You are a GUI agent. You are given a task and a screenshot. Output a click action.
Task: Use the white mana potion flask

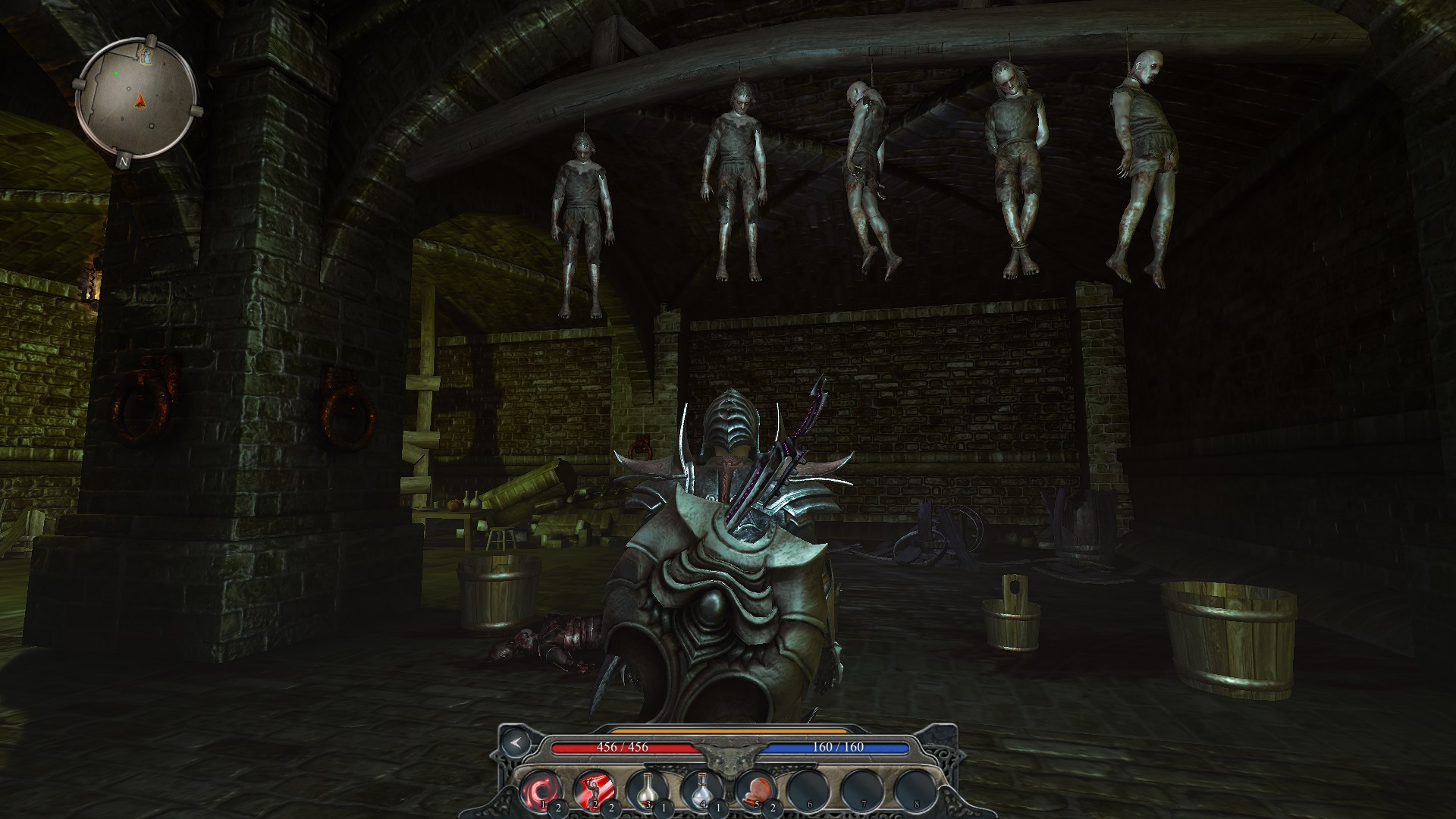(x=700, y=790)
